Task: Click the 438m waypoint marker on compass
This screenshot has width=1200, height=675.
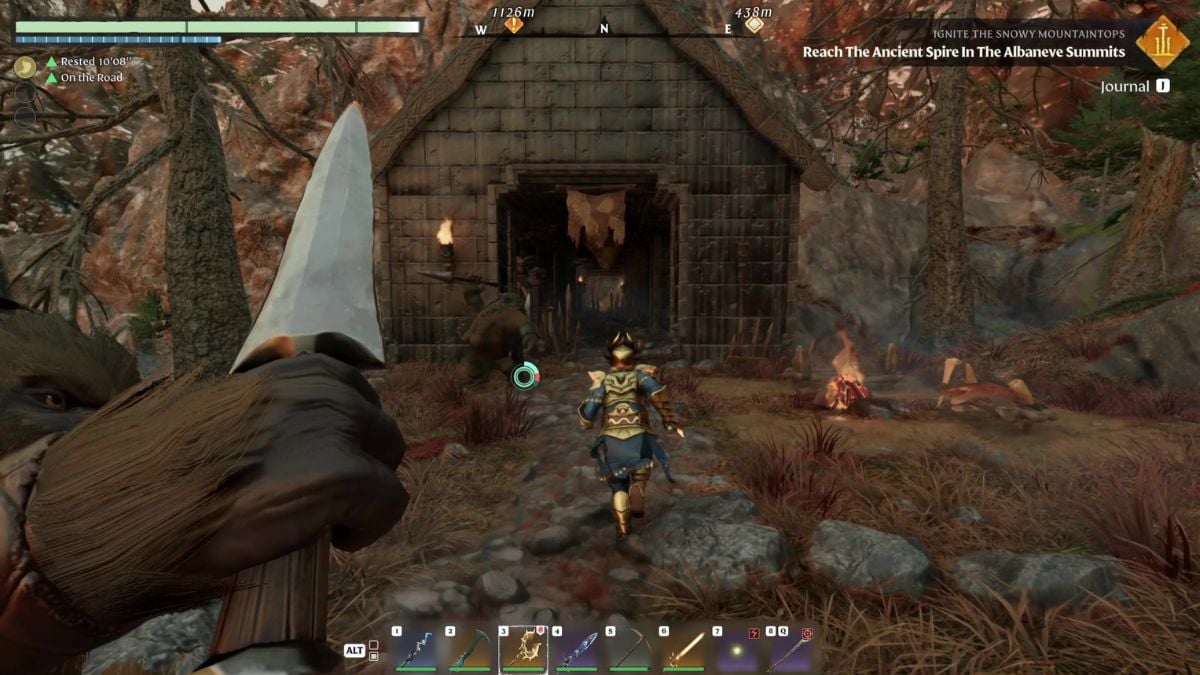Action: coord(754,22)
